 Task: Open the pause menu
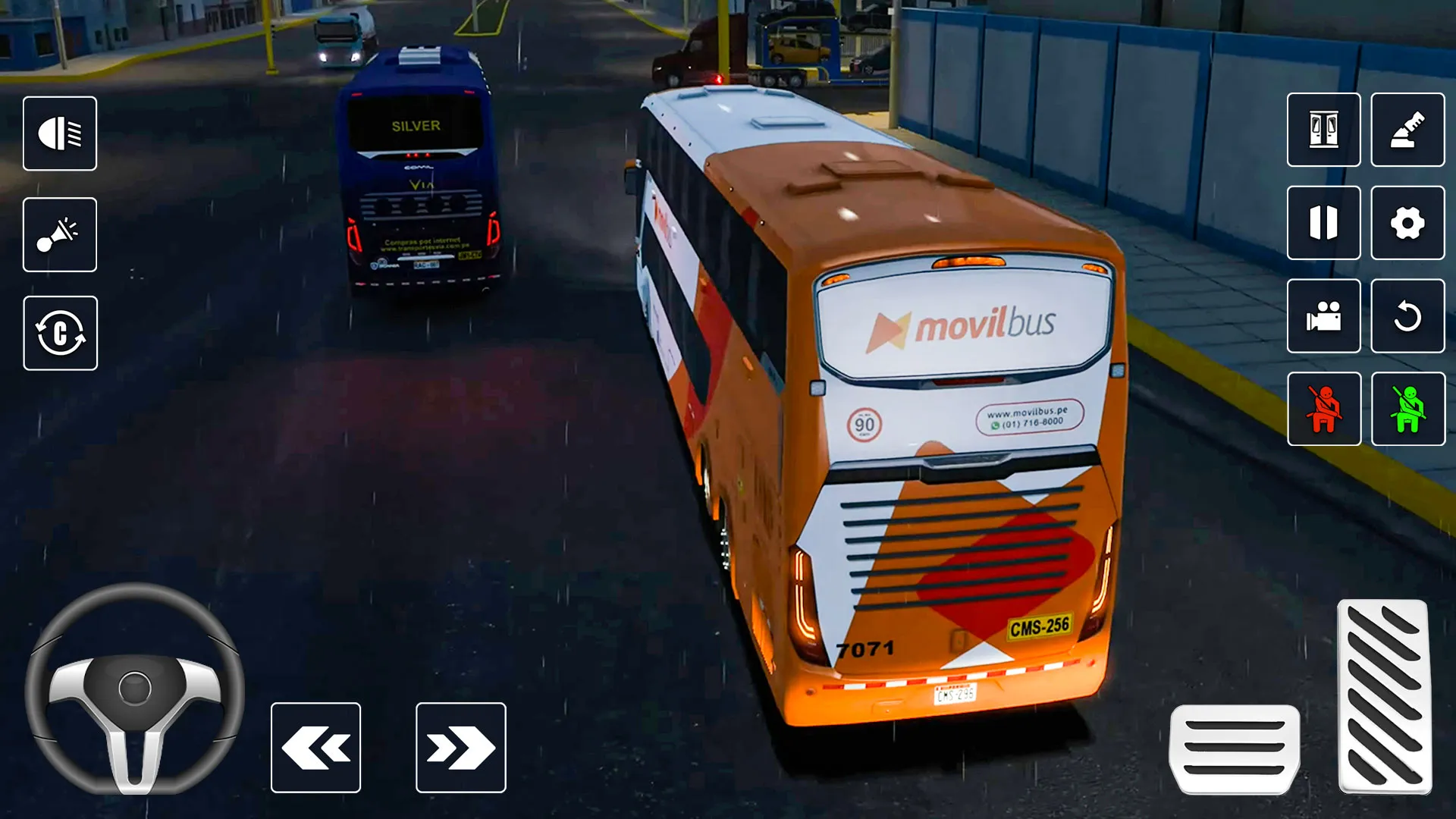pos(1323,224)
